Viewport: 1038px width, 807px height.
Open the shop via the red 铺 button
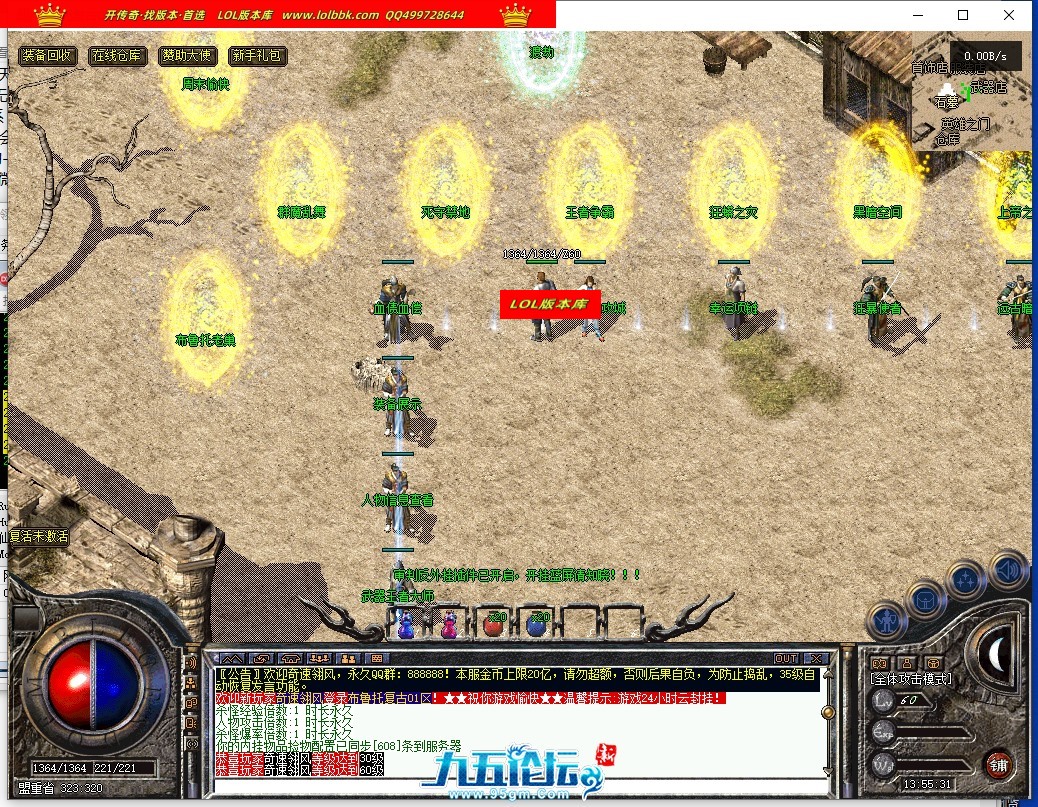coord(997,766)
